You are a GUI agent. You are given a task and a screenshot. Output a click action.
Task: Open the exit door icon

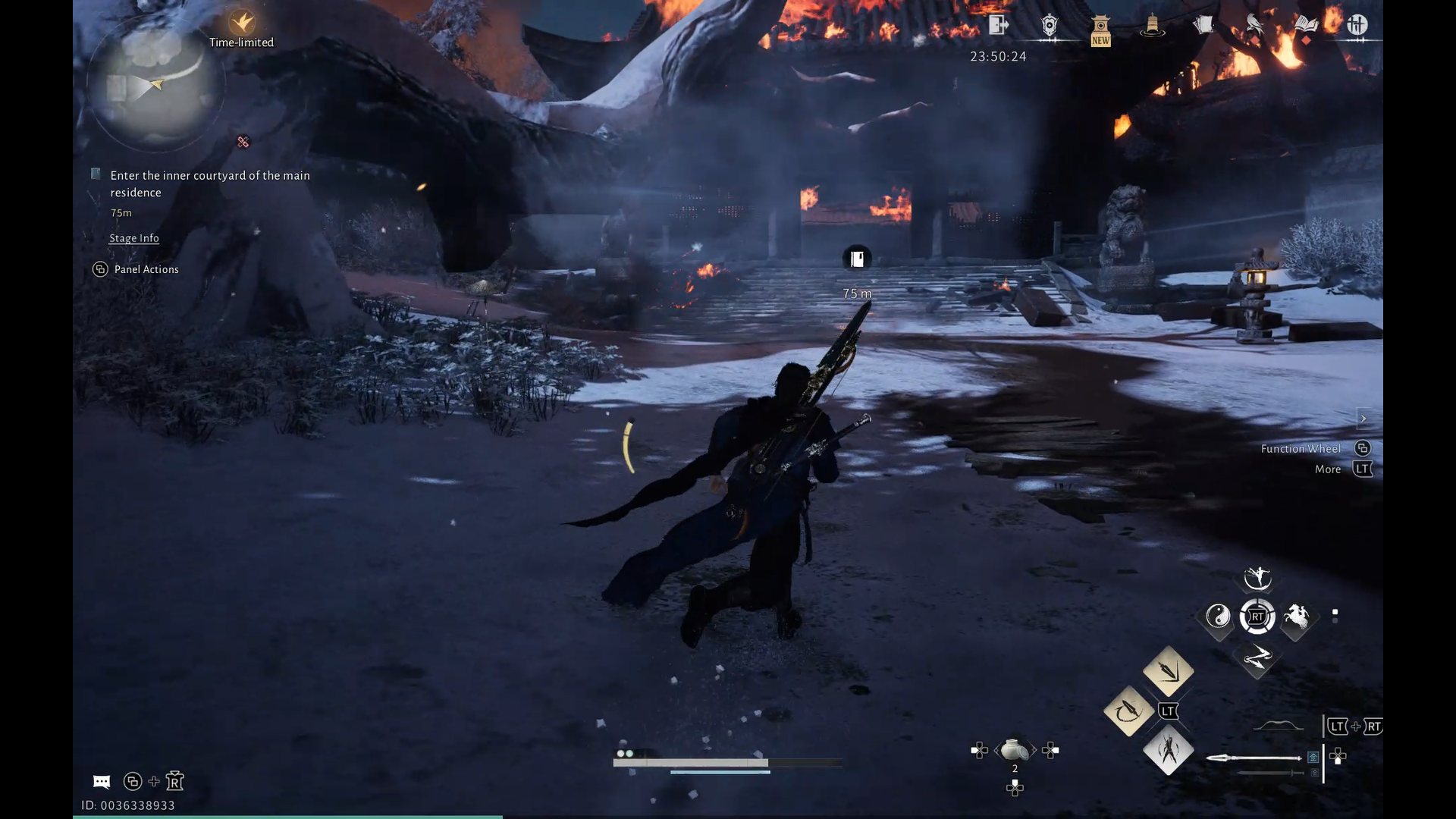tap(998, 25)
